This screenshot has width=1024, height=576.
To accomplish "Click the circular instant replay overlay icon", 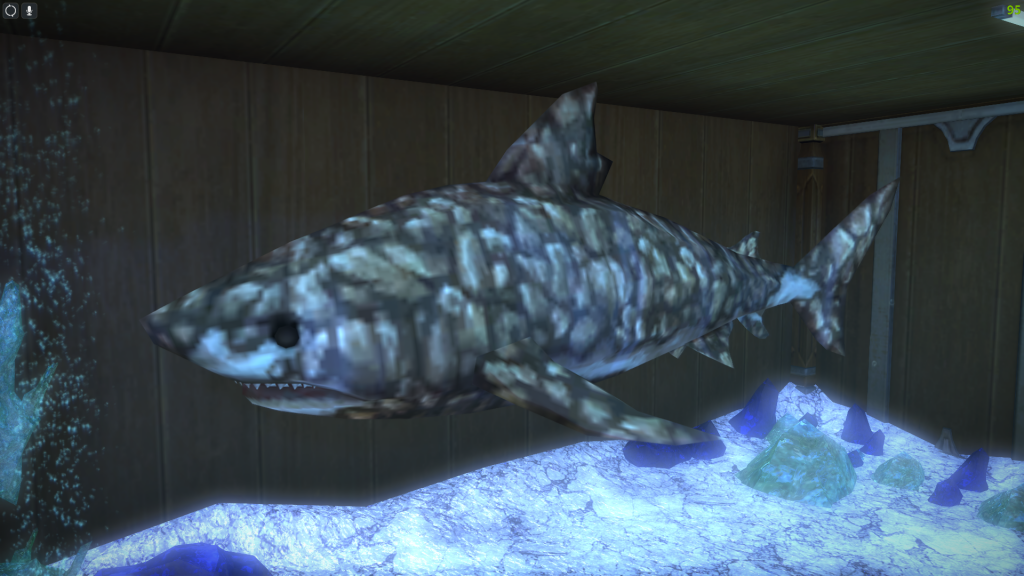I will tap(11, 10).
